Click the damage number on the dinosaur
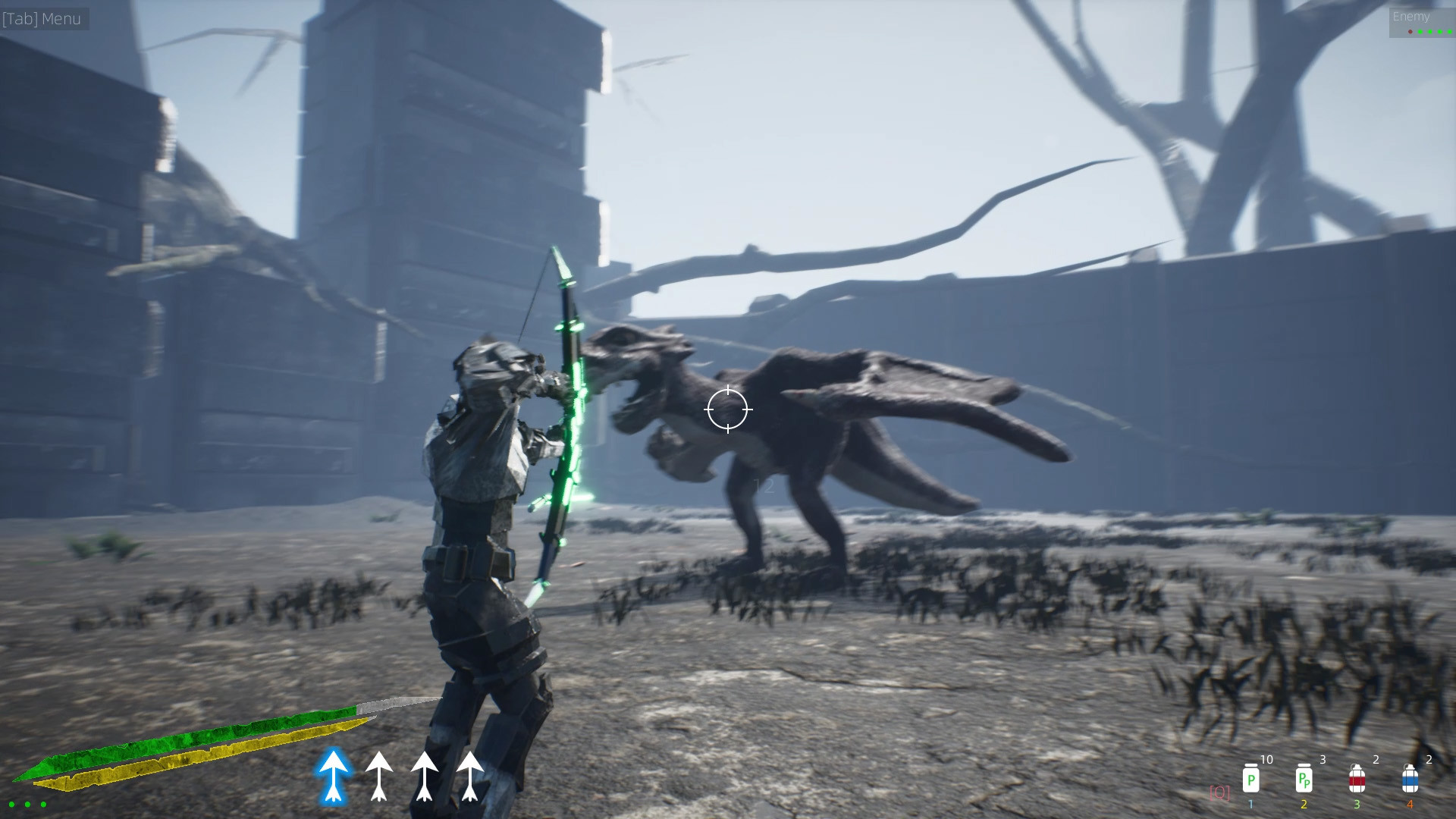This screenshot has width=1456, height=819. (765, 486)
